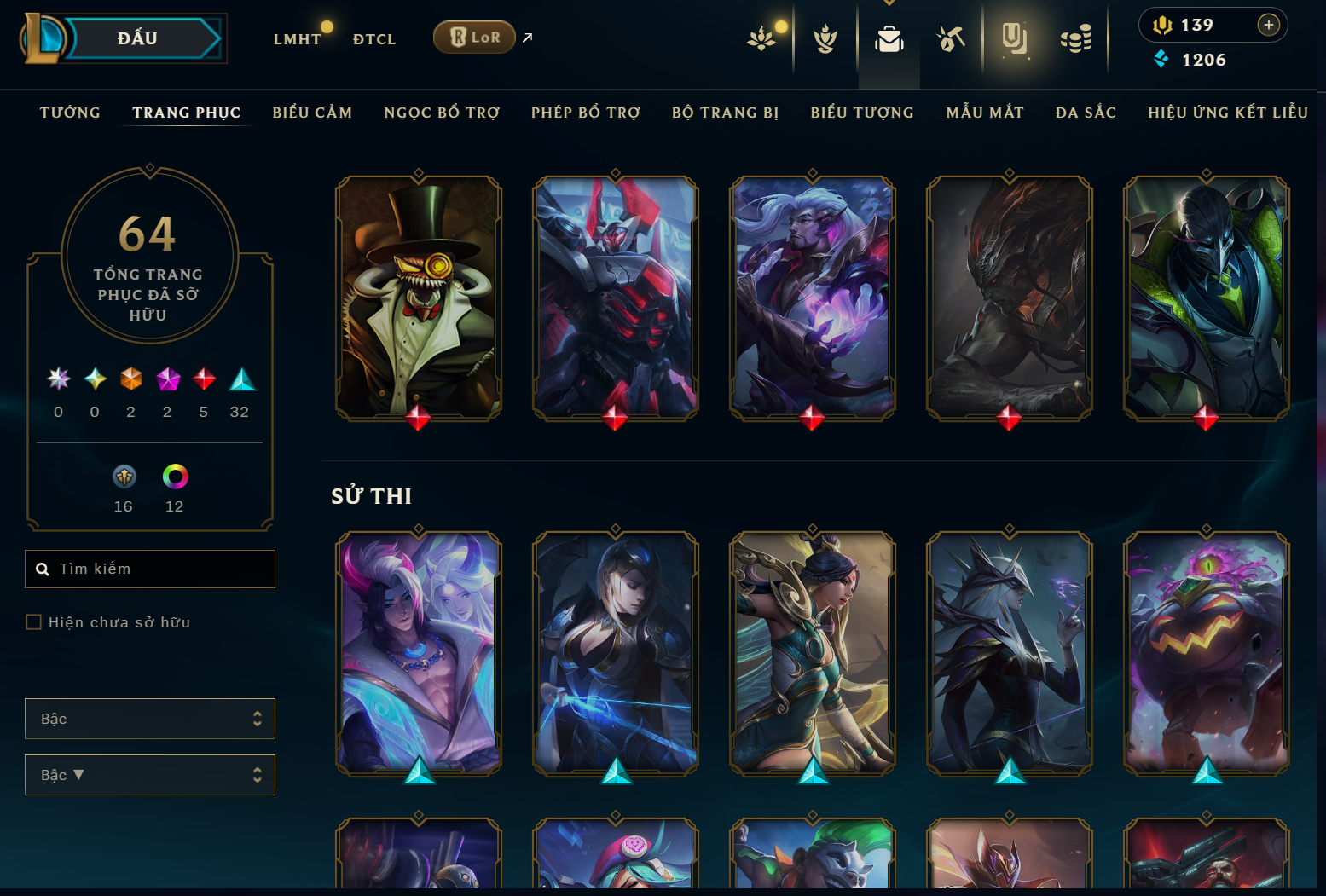Click the 'Tìm kiếm' search field

pos(150,569)
